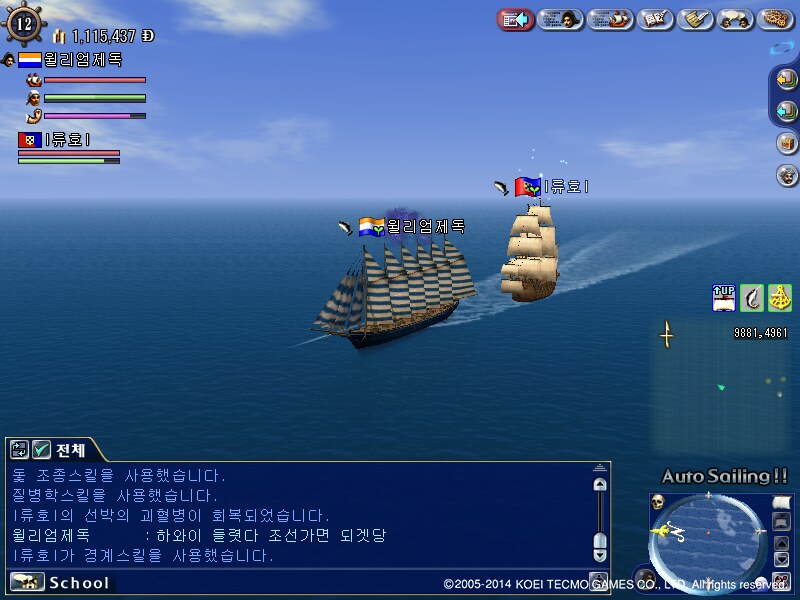Open the open book menu button
The width and height of the screenshot is (800, 600).
click(655, 19)
